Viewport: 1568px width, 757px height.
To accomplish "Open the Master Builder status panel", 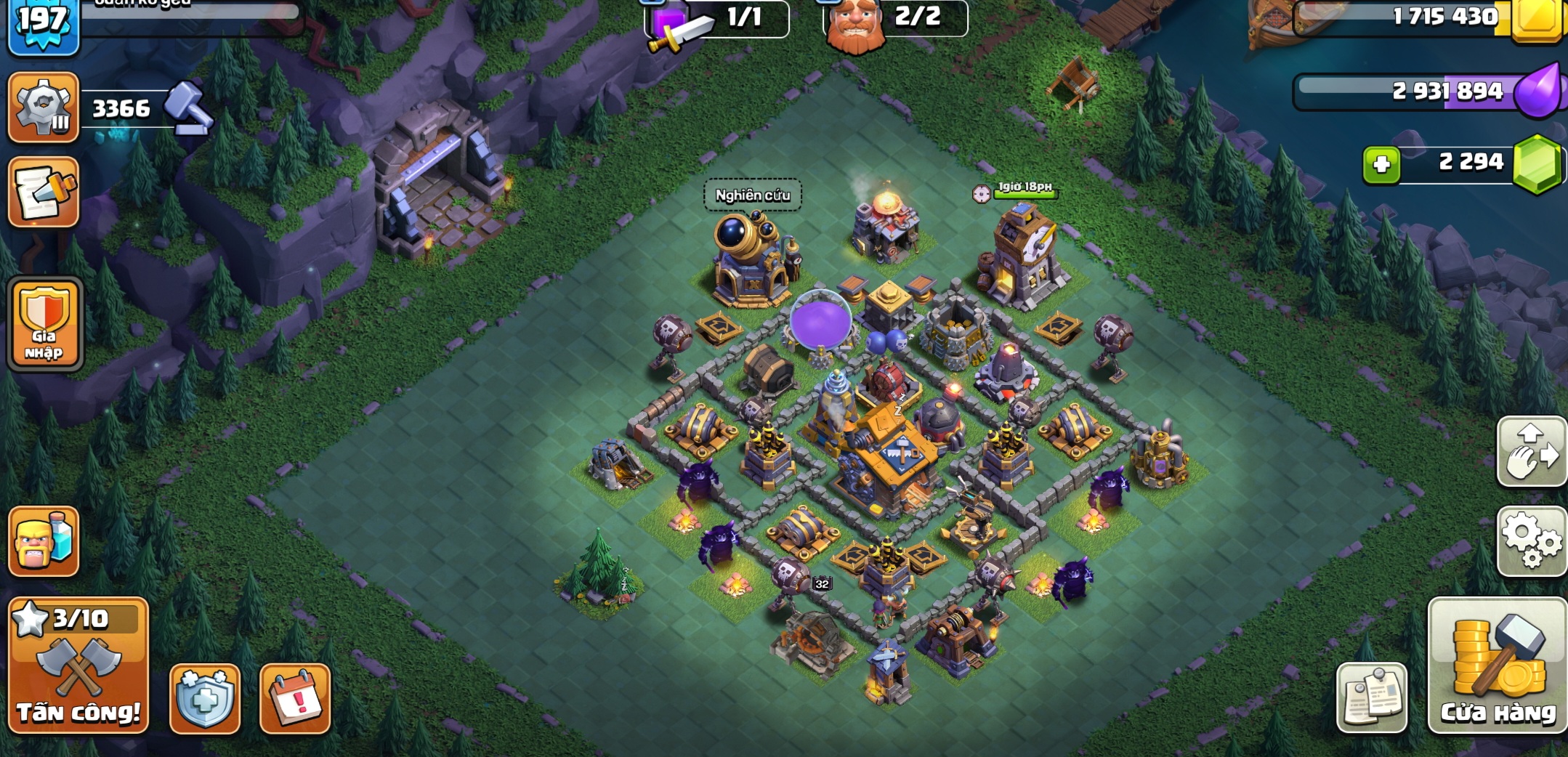I will pyautogui.click(x=896, y=17).
